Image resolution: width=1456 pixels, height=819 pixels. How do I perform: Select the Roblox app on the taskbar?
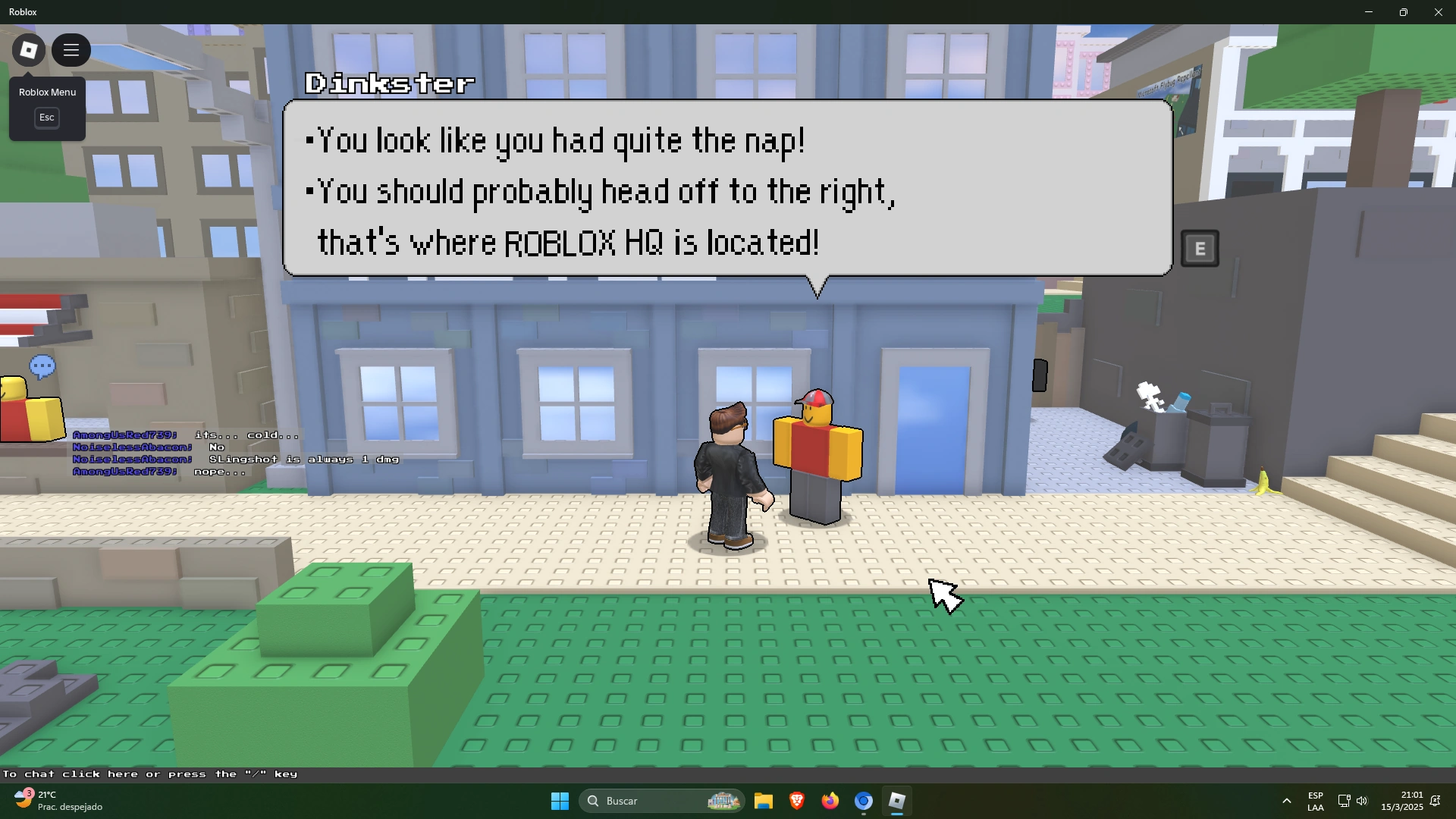(x=898, y=801)
